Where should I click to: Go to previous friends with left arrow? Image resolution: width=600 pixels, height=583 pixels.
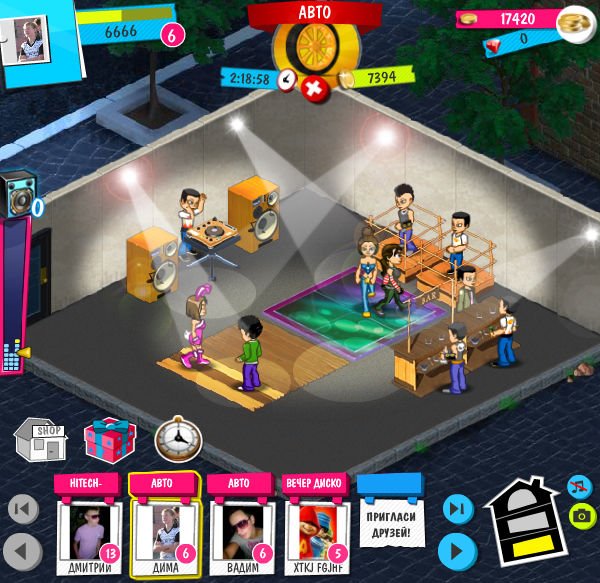click(23, 550)
